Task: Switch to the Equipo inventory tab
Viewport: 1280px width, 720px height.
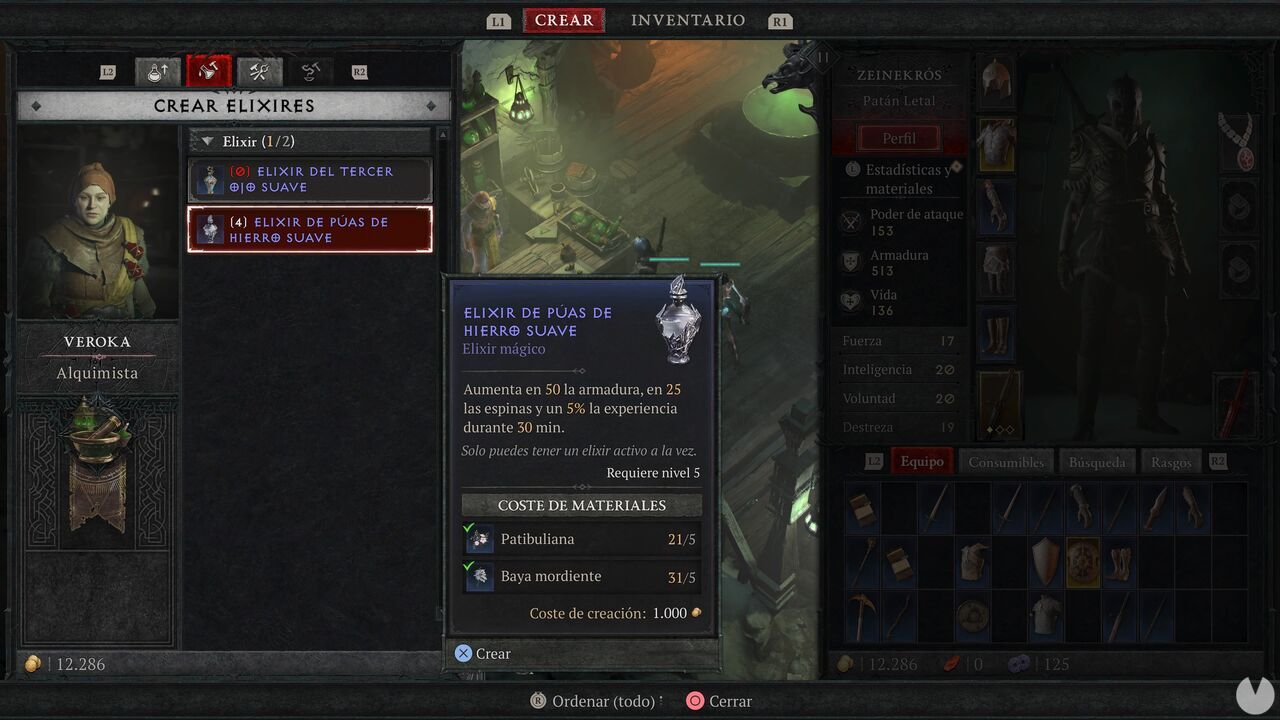Action: [x=921, y=461]
